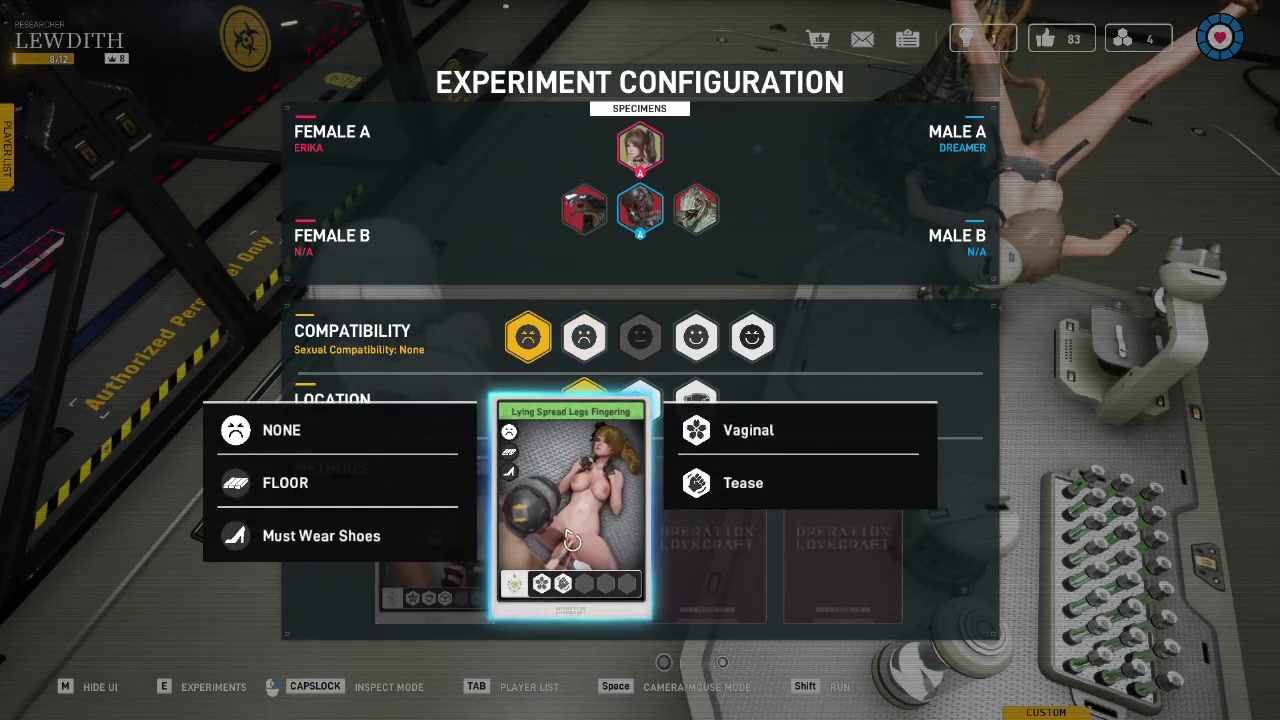Screen dimensions: 1280x720
Task: Select the Female A specimen portrait
Action: pos(640,148)
